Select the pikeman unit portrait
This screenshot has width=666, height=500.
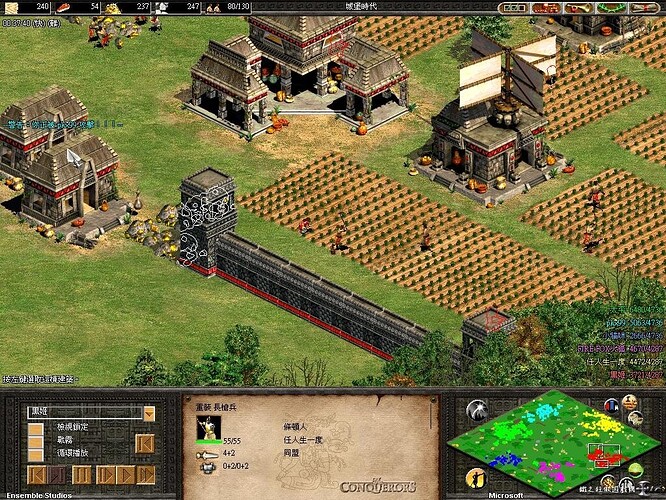coord(209,427)
